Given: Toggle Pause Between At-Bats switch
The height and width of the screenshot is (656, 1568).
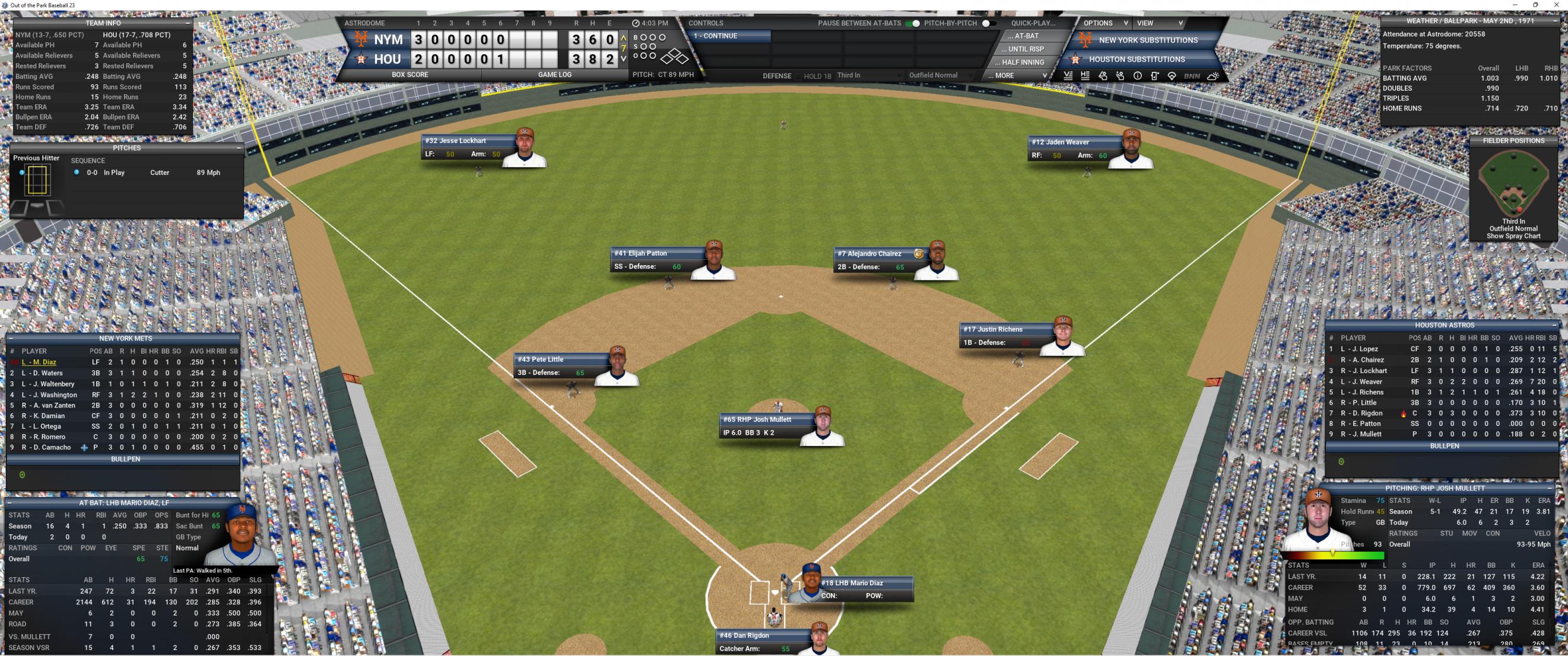Looking at the screenshot, I should [912, 23].
